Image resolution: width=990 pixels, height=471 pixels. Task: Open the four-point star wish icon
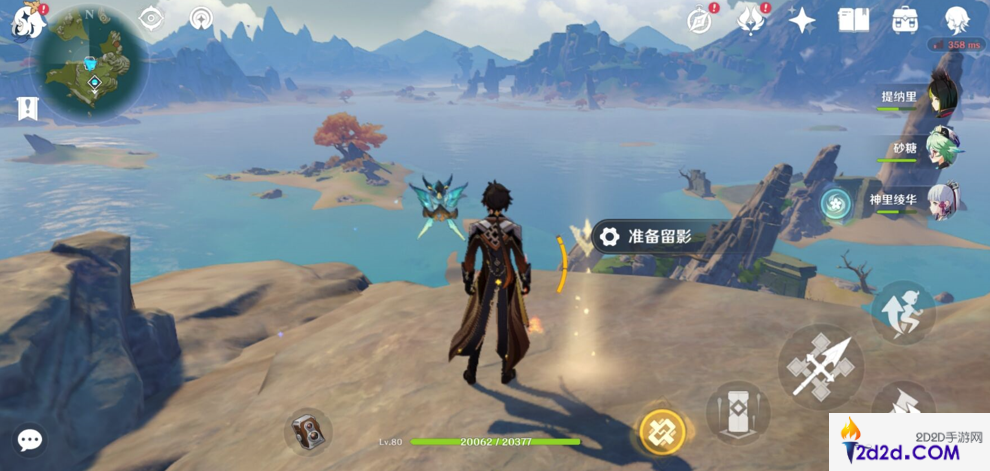tap(801, 20)
